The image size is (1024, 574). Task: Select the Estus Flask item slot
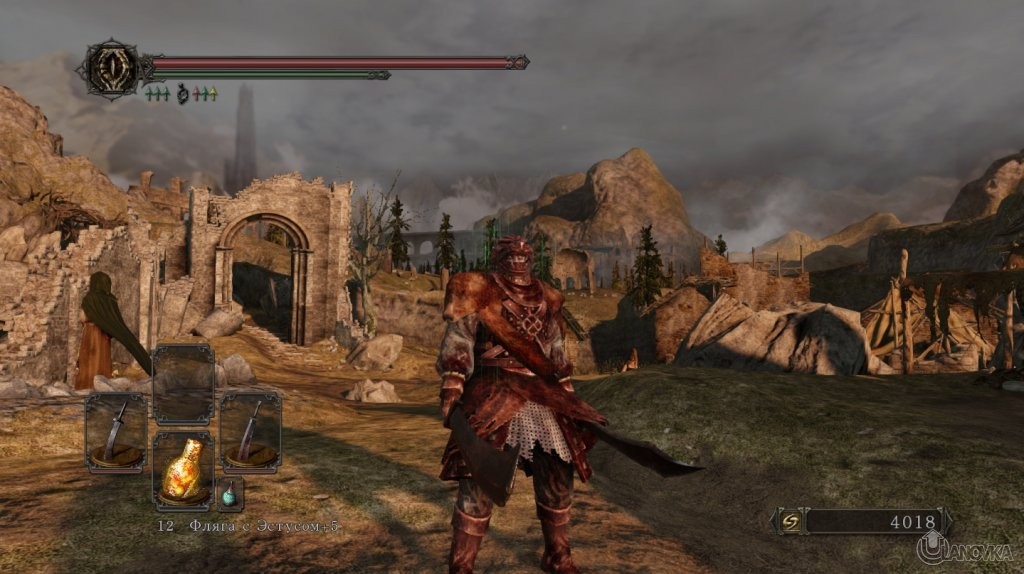click(x=183, y=469)
